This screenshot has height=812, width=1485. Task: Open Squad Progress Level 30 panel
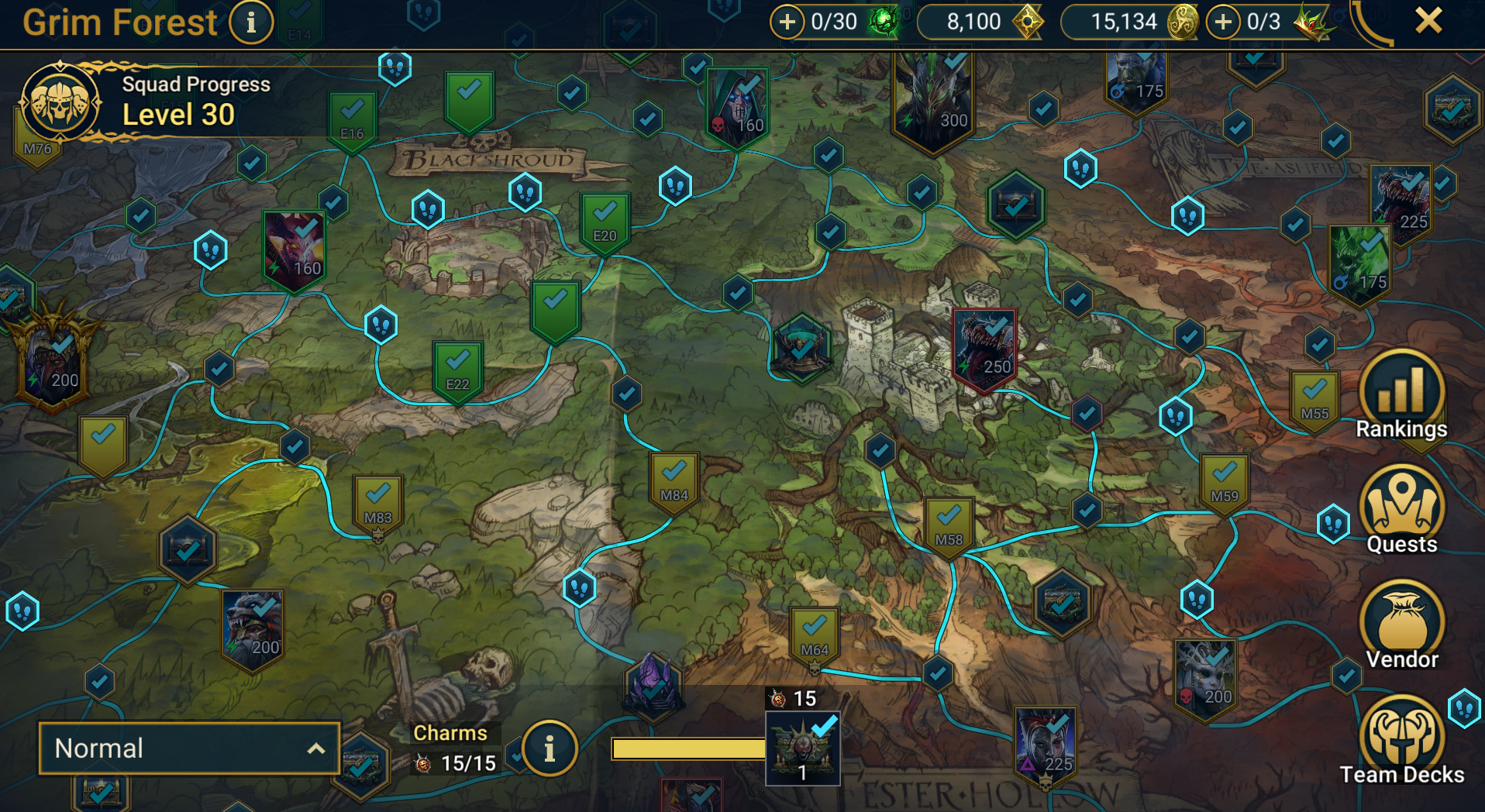tap(60, 102)
